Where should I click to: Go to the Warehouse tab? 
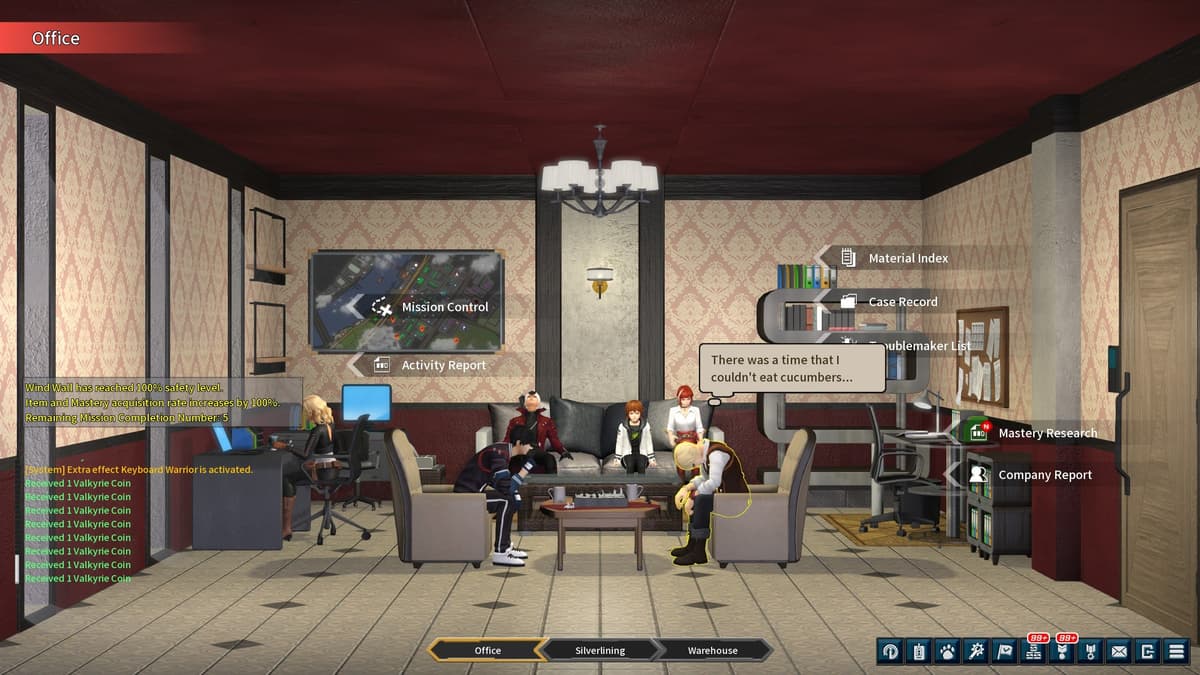pos(712,650)
